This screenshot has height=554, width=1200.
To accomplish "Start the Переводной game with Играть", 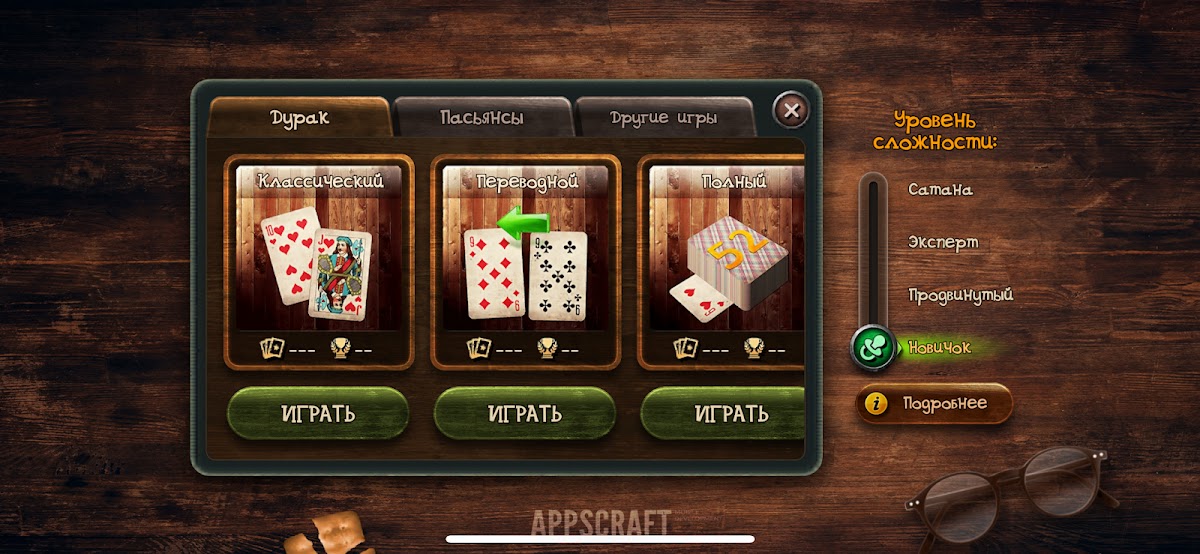I will coord(525,413).
